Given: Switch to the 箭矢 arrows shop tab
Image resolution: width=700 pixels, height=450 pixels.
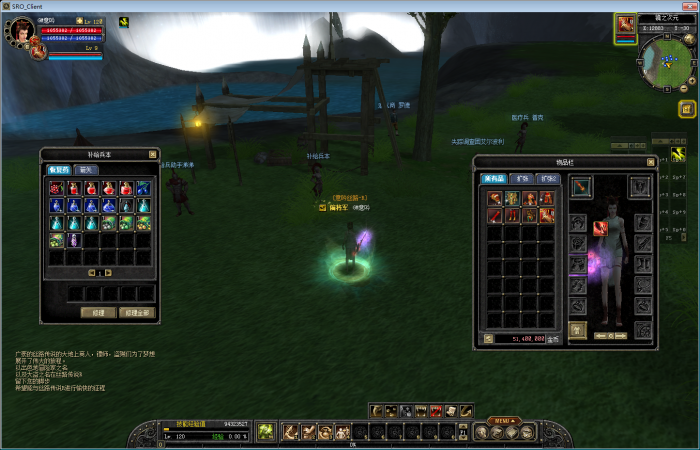Looking at the screenshot, I should 86,170.
